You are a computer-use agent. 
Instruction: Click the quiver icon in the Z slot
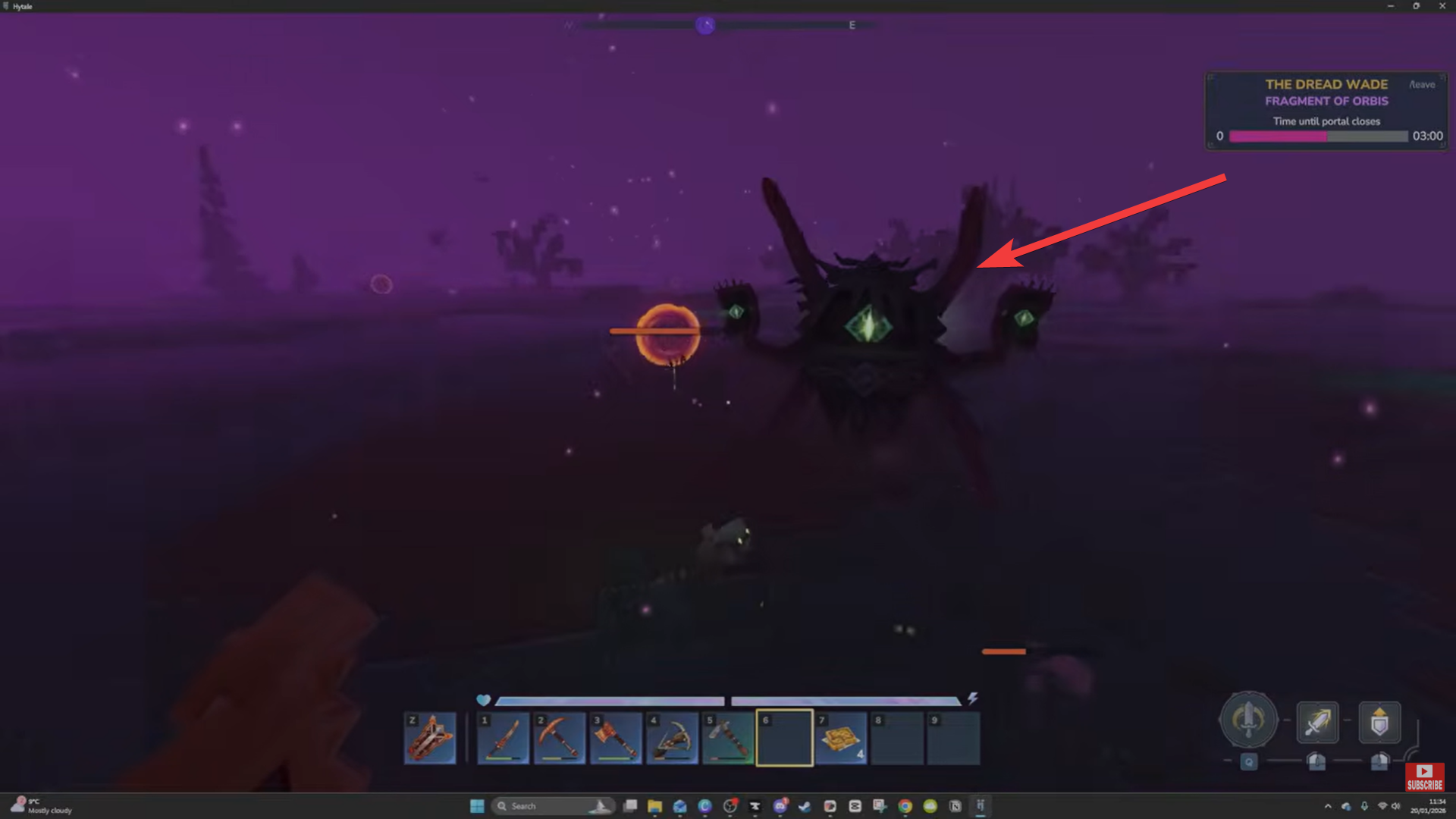(431, 738)
